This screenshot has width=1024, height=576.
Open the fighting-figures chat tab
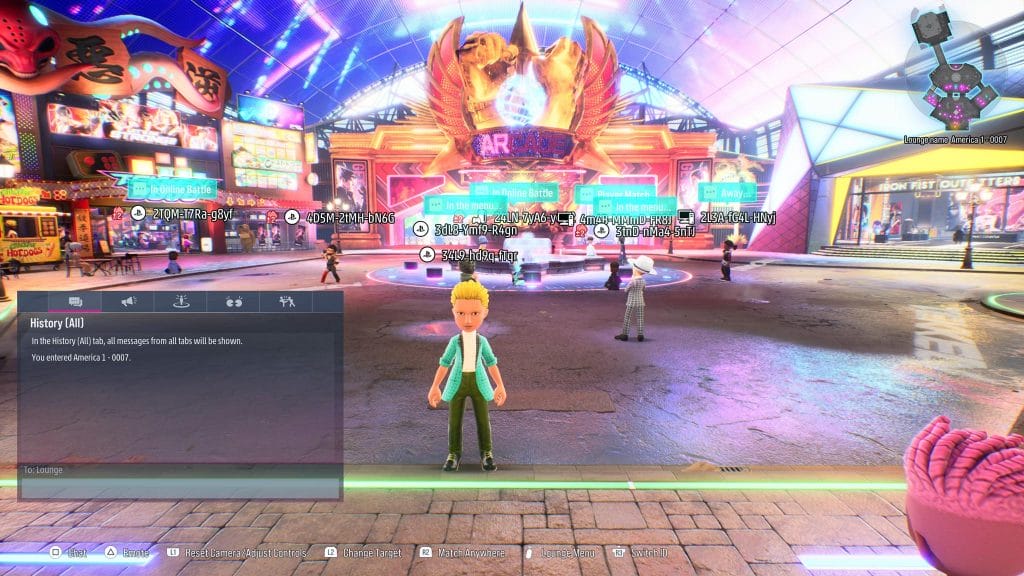pyautogui.click(x=287, y=301)
